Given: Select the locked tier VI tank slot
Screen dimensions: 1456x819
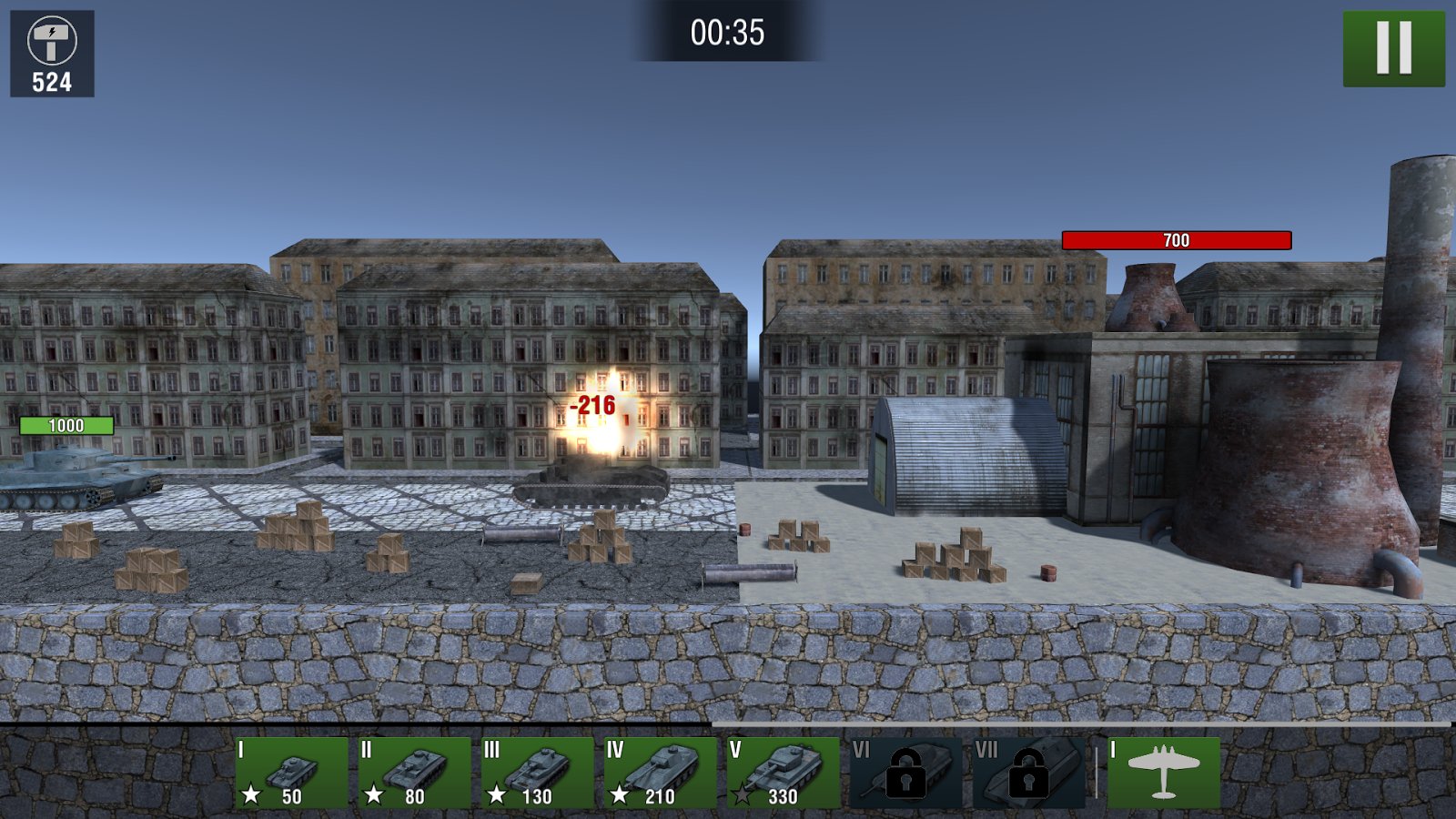Looking at the screenshot, I should 905,773.
